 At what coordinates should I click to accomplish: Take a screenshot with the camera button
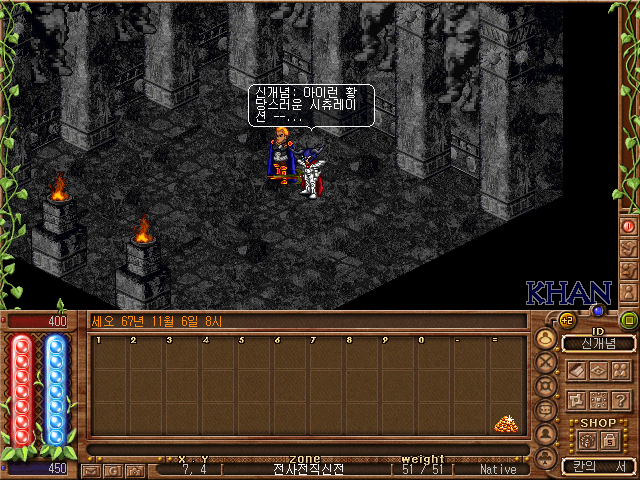pyautogui.click(x=133, y=469)
